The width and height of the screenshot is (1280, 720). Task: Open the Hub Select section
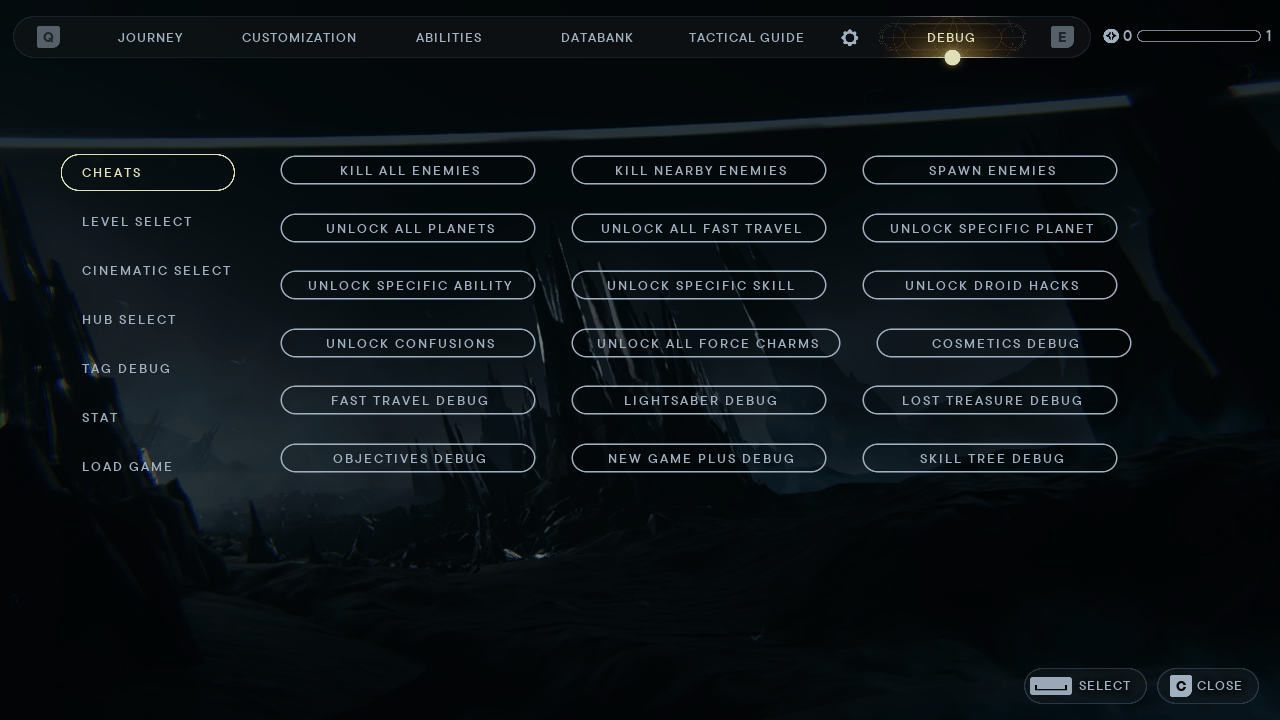[x=129, y=319]
